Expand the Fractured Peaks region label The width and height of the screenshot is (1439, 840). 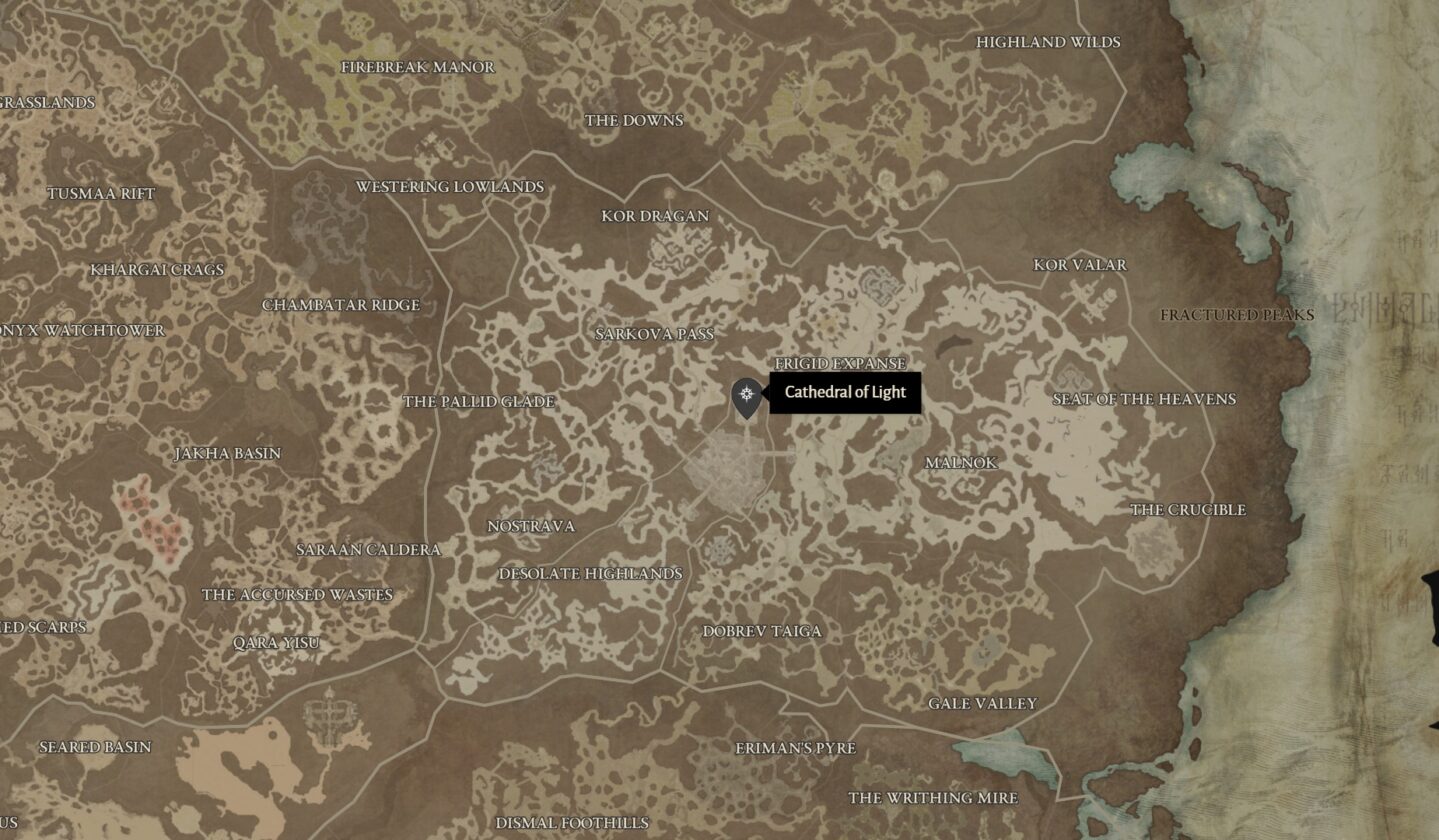tap(1235, 315)
